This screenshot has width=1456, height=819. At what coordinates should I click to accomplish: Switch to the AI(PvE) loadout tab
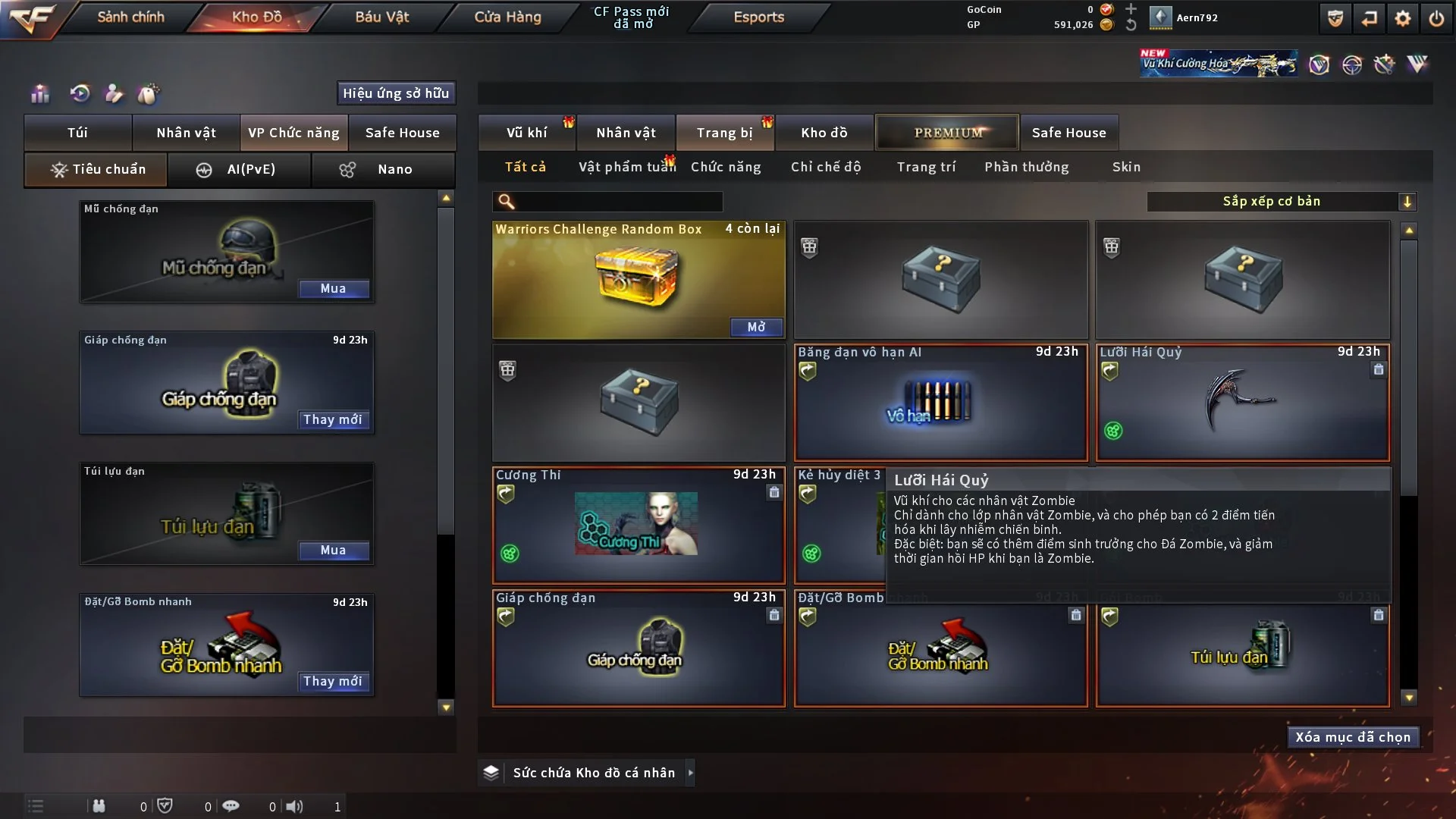tap(239, 169)
